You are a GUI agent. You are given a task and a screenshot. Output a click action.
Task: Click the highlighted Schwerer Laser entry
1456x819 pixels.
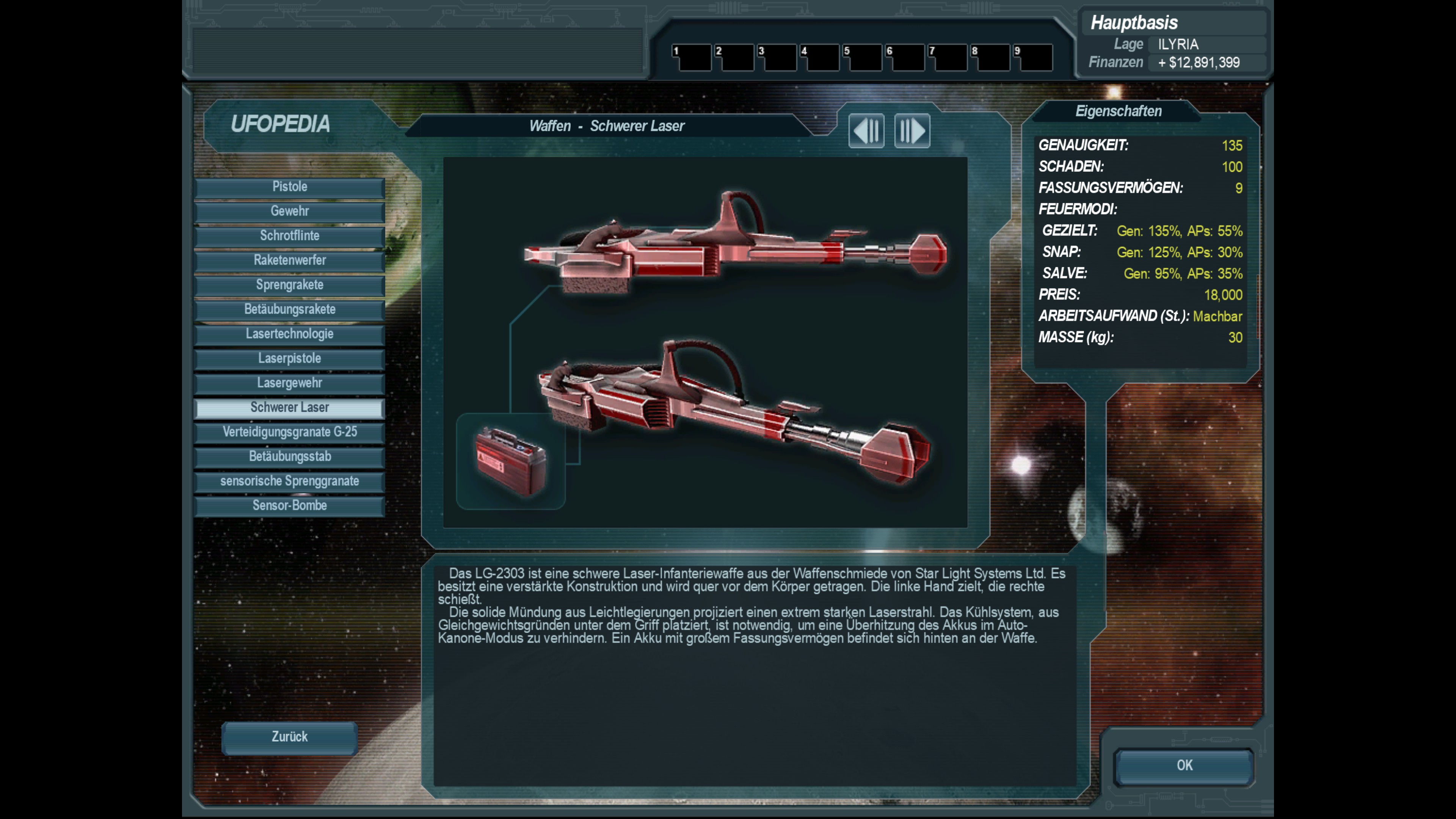click(x=289, y=408)
